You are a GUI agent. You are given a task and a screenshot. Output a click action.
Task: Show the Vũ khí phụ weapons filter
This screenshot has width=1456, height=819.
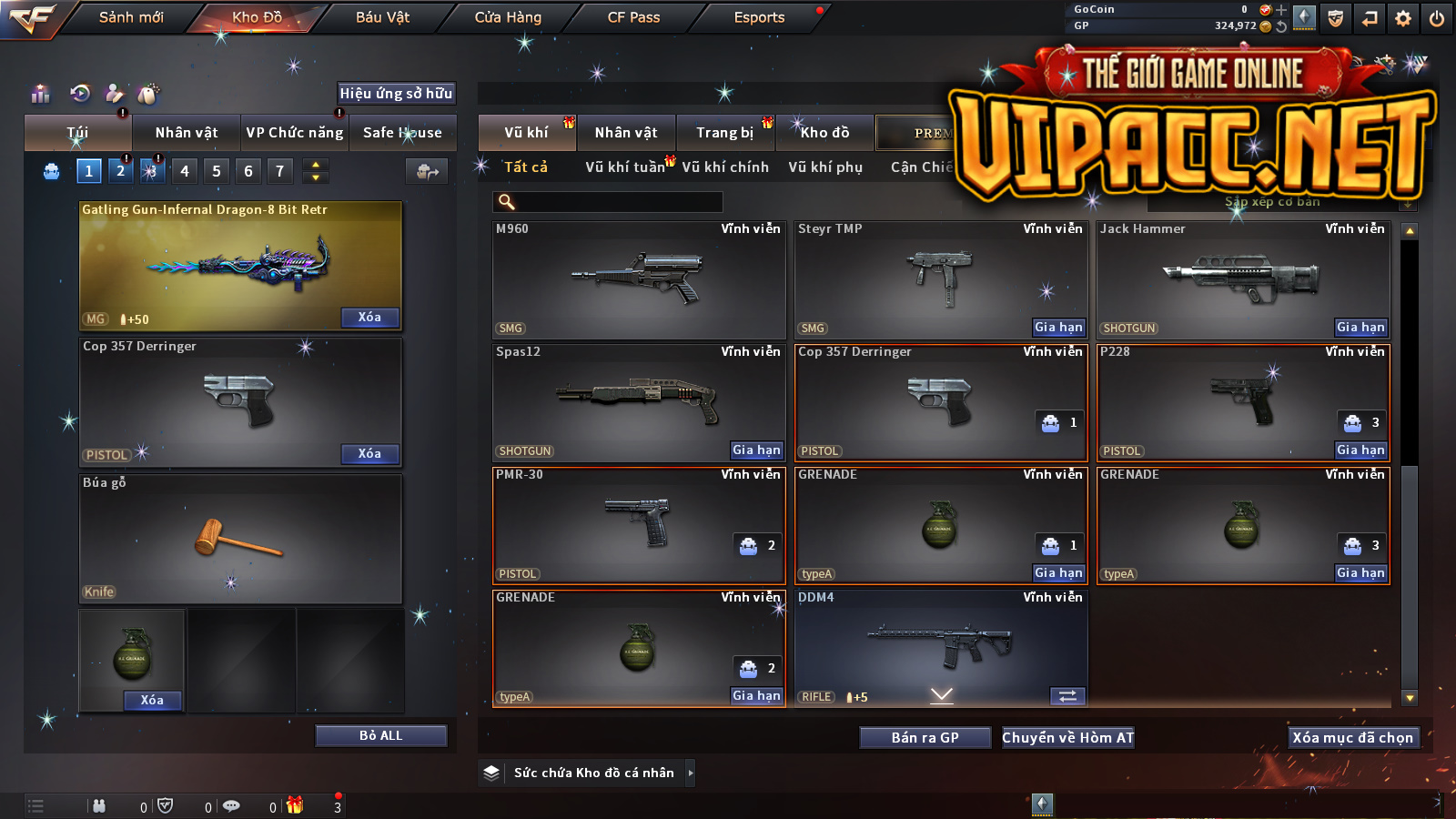pos(825,167)
